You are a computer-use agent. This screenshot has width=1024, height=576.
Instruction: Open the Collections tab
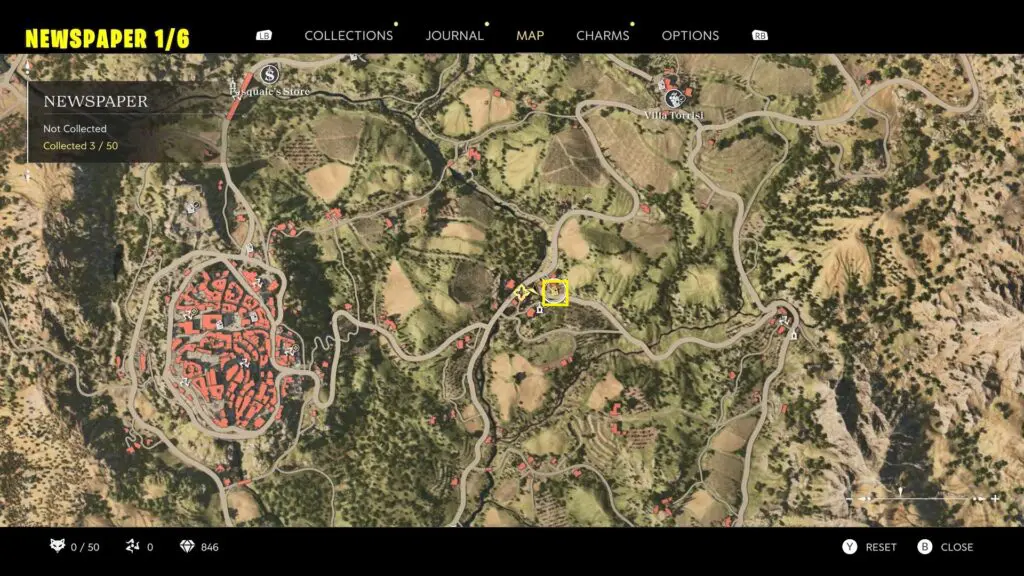click(x=348, y=35)
